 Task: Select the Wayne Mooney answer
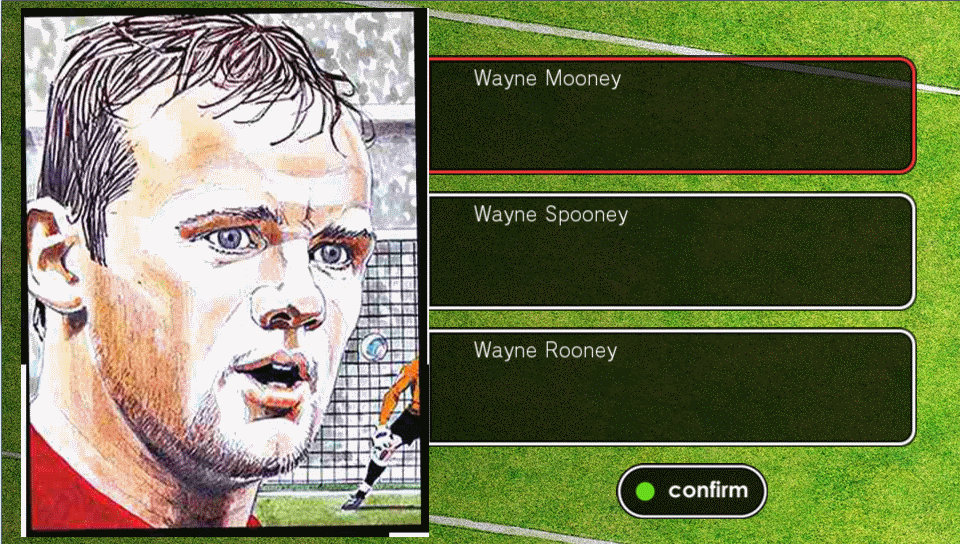(x=670, y=115)
